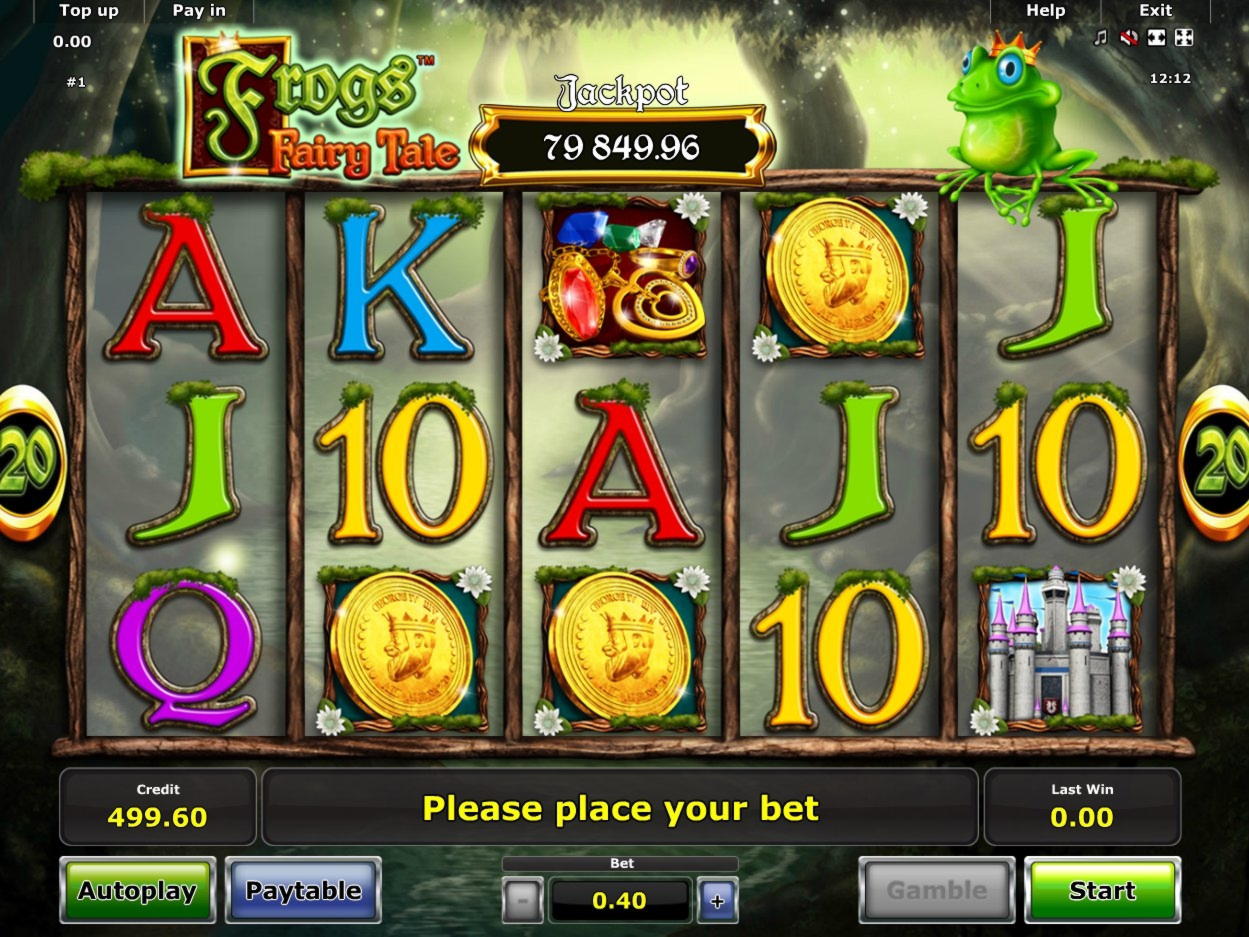The height and width of the screenshot is (937, 1249).
Task: Open the Paytable
Action: (x=303, y=890)
